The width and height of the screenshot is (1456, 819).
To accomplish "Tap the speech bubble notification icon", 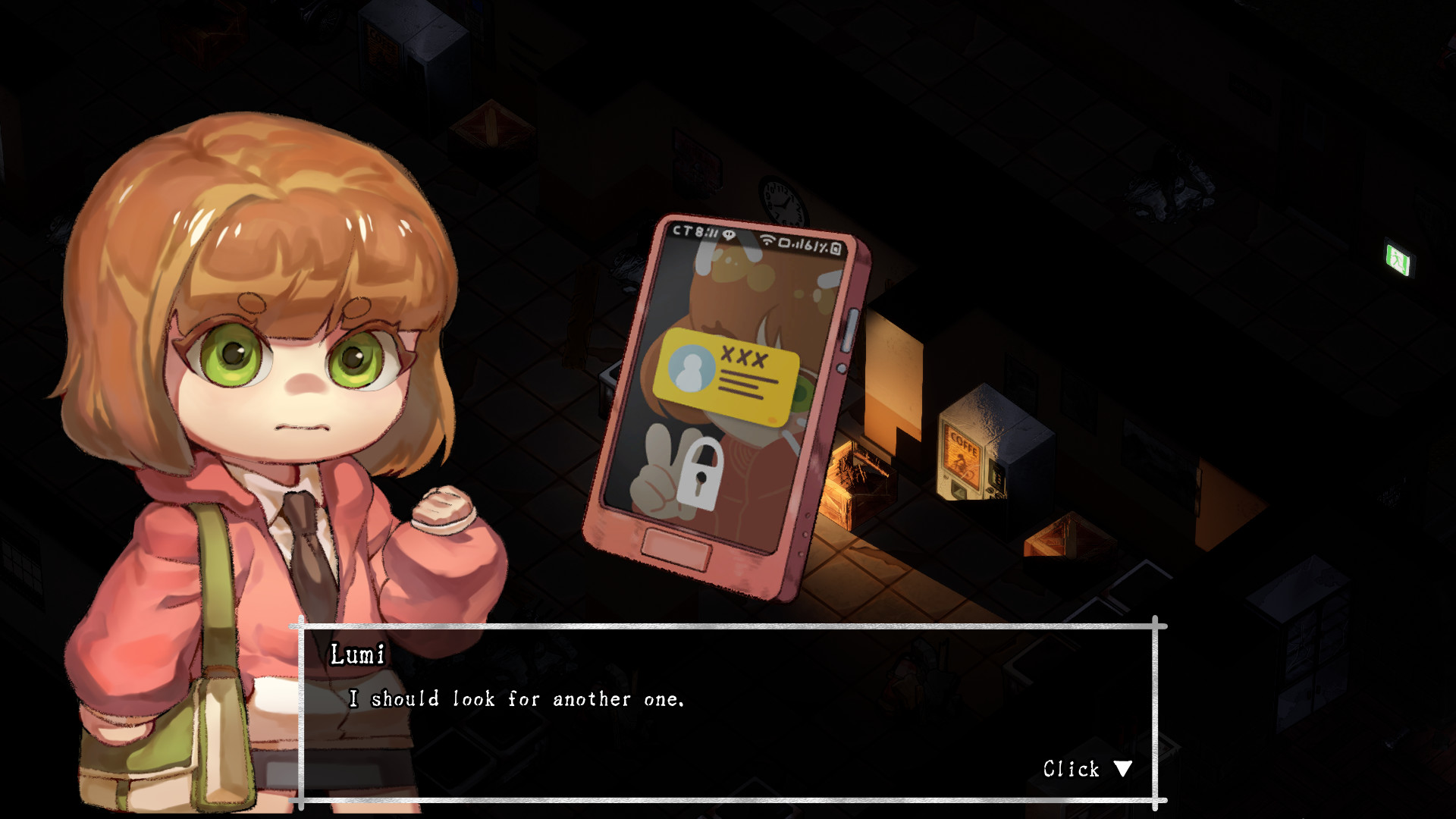I will (729, 235).
